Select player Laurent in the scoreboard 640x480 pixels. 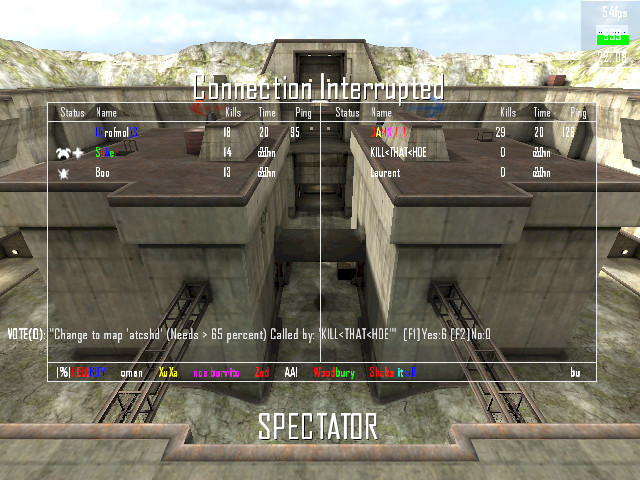pos(385,173)
